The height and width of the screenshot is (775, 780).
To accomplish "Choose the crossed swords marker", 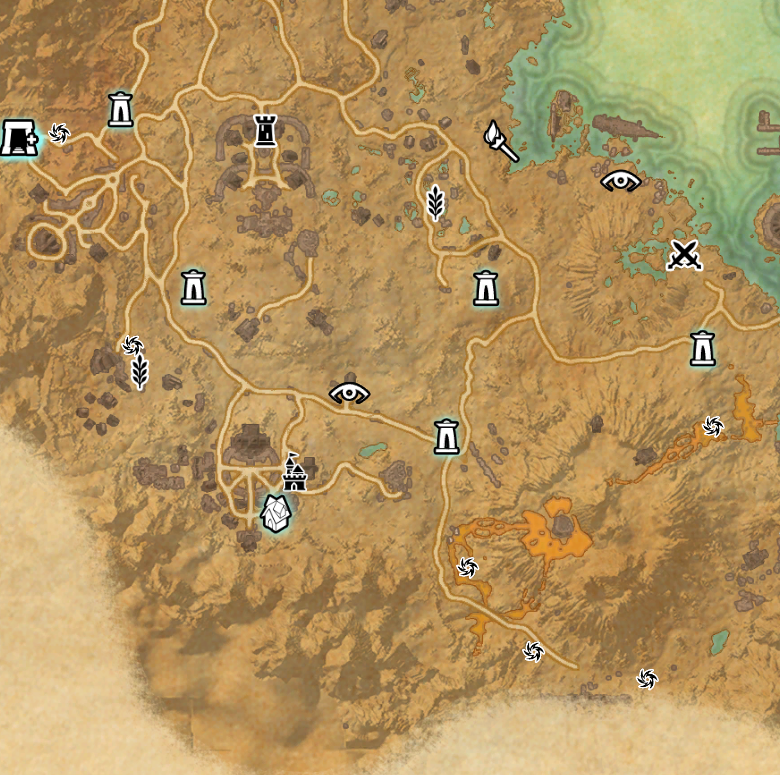I will click(685, 256).
